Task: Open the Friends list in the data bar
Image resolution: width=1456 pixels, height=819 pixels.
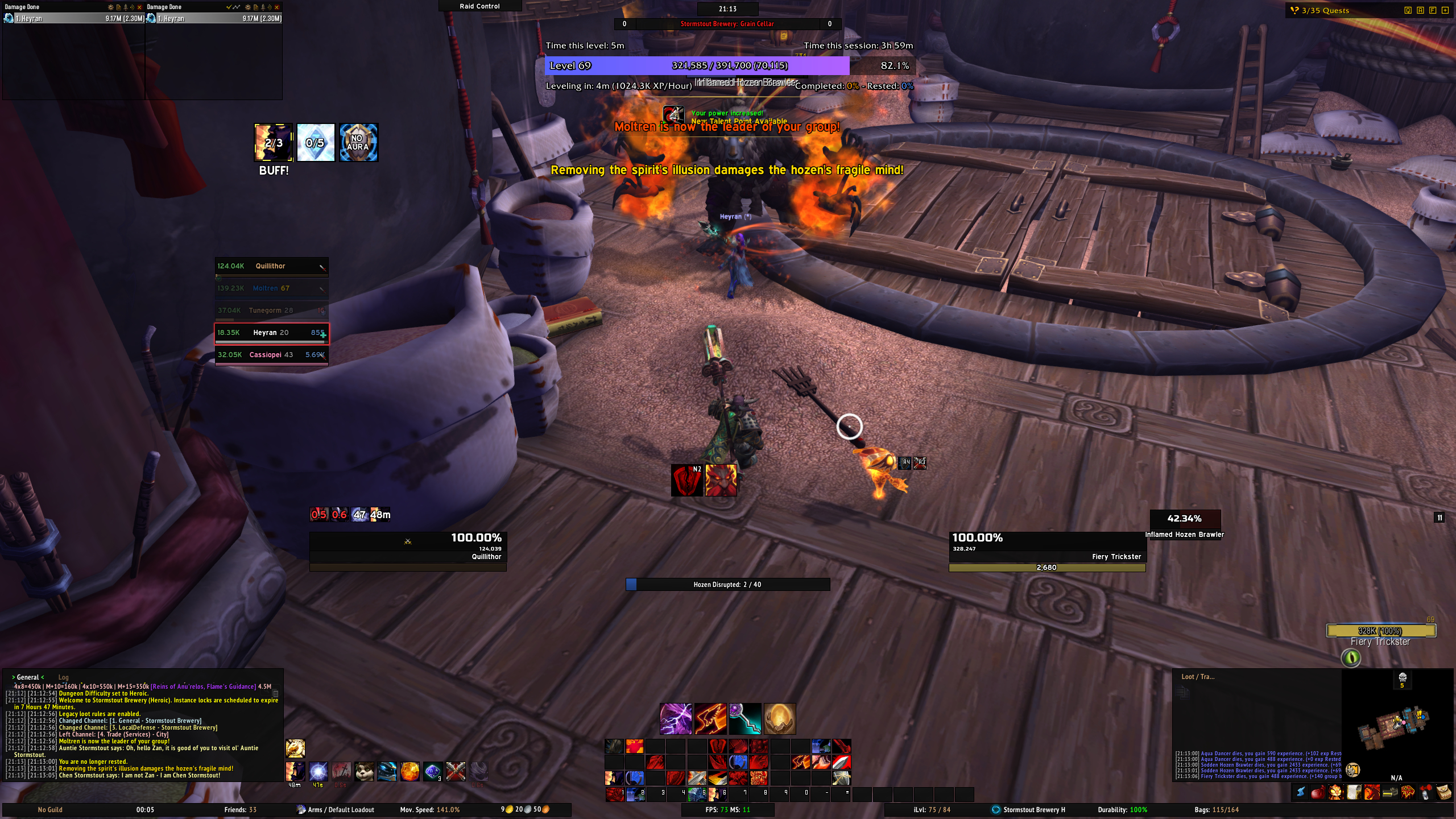Action: (x=240, y=810)
